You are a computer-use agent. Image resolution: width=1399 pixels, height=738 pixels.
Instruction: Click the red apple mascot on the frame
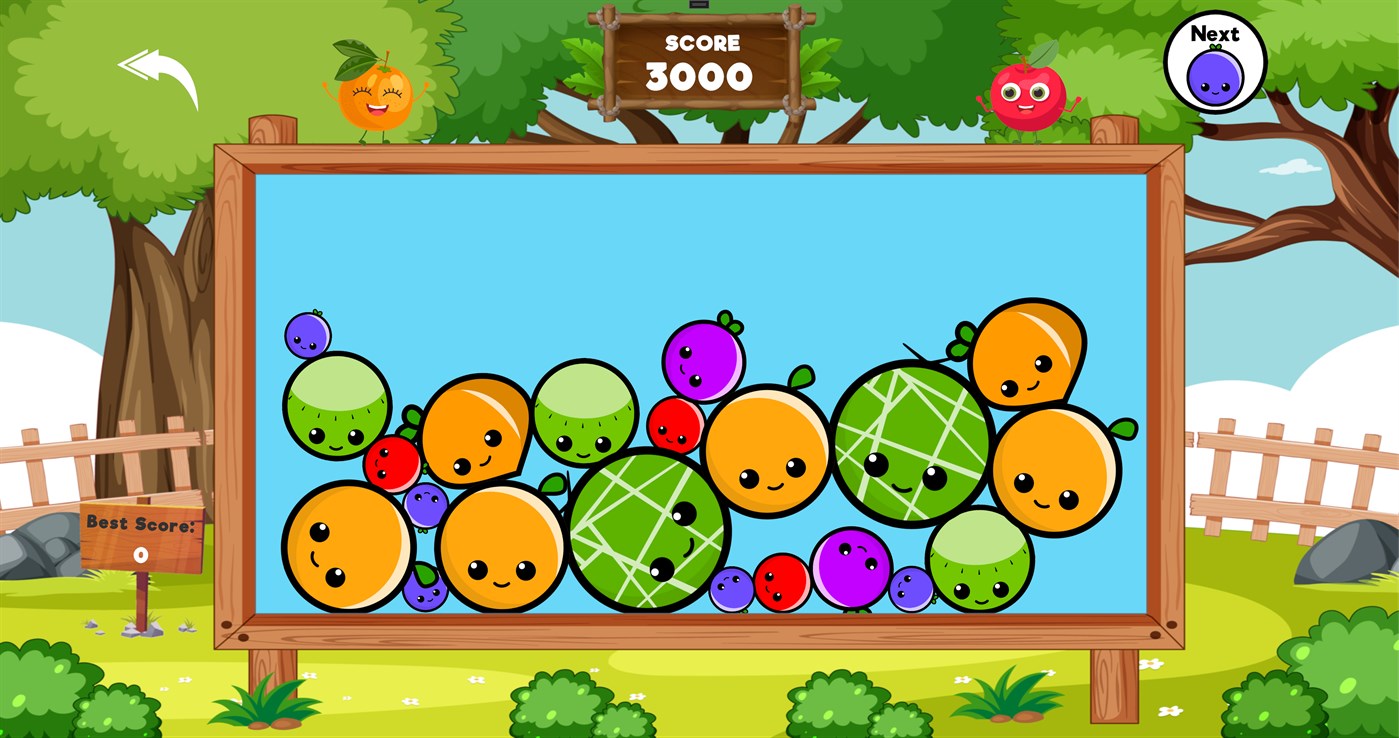(x=1028, y=95)
